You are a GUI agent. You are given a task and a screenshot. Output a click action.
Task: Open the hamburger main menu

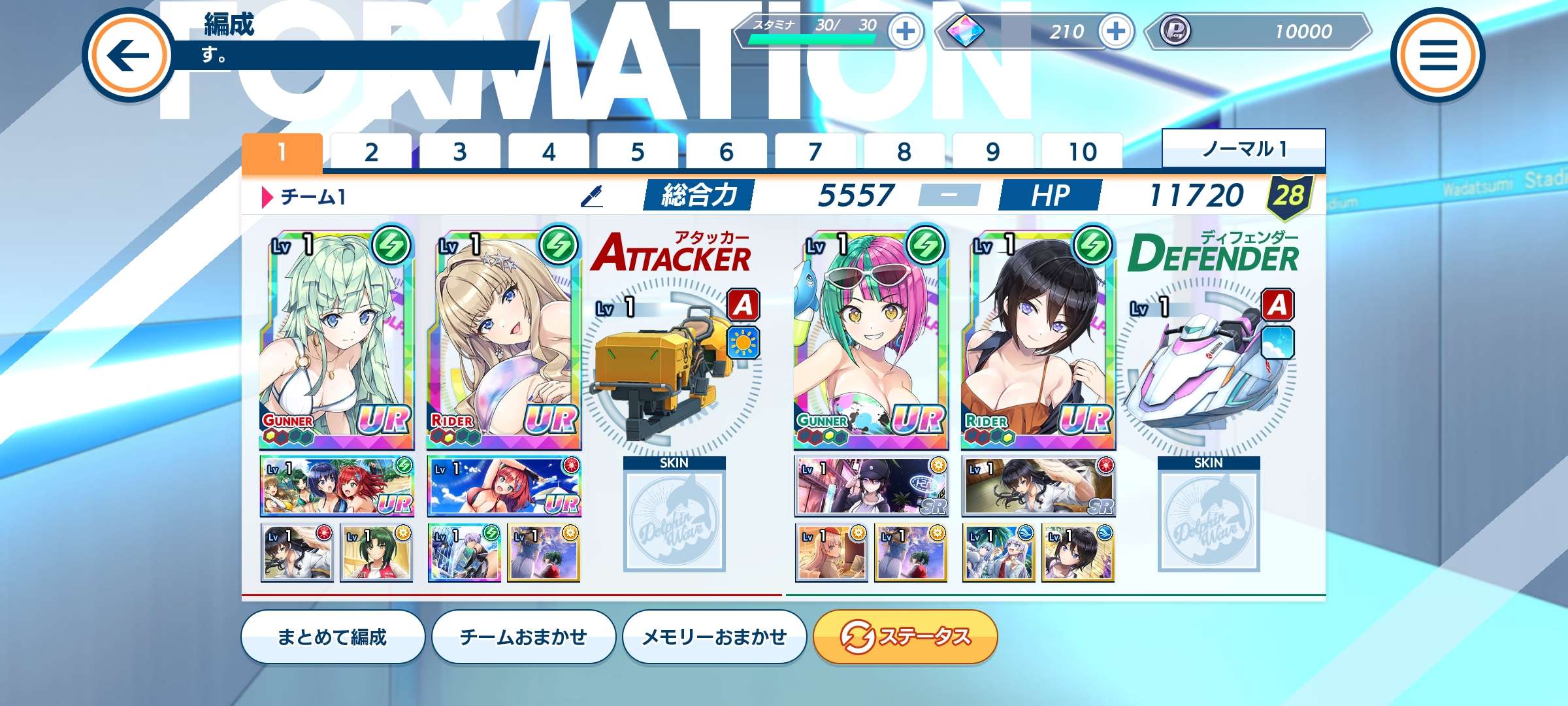click(1438, 56)
